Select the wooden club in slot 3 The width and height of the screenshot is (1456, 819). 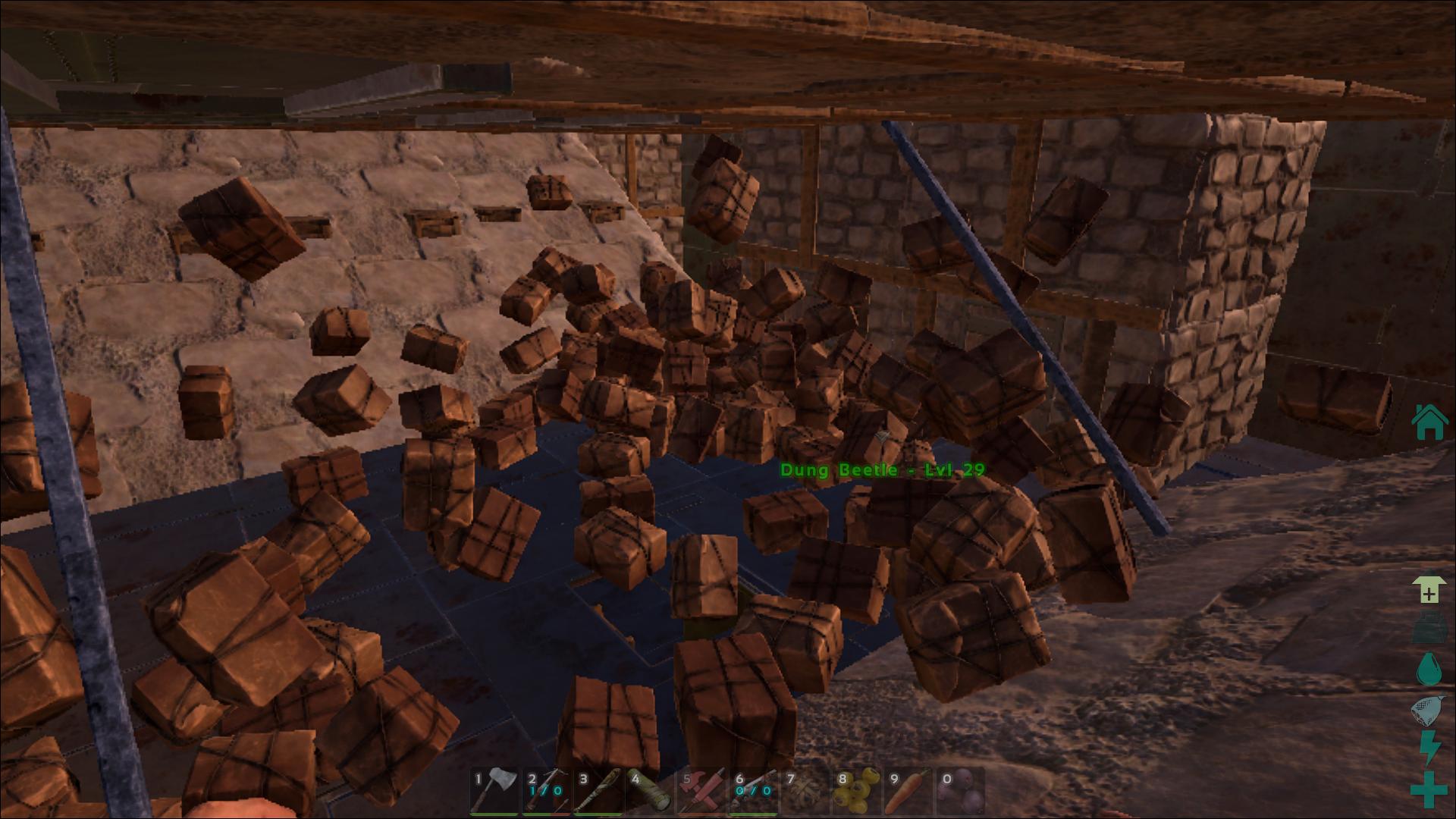point(598,790)
